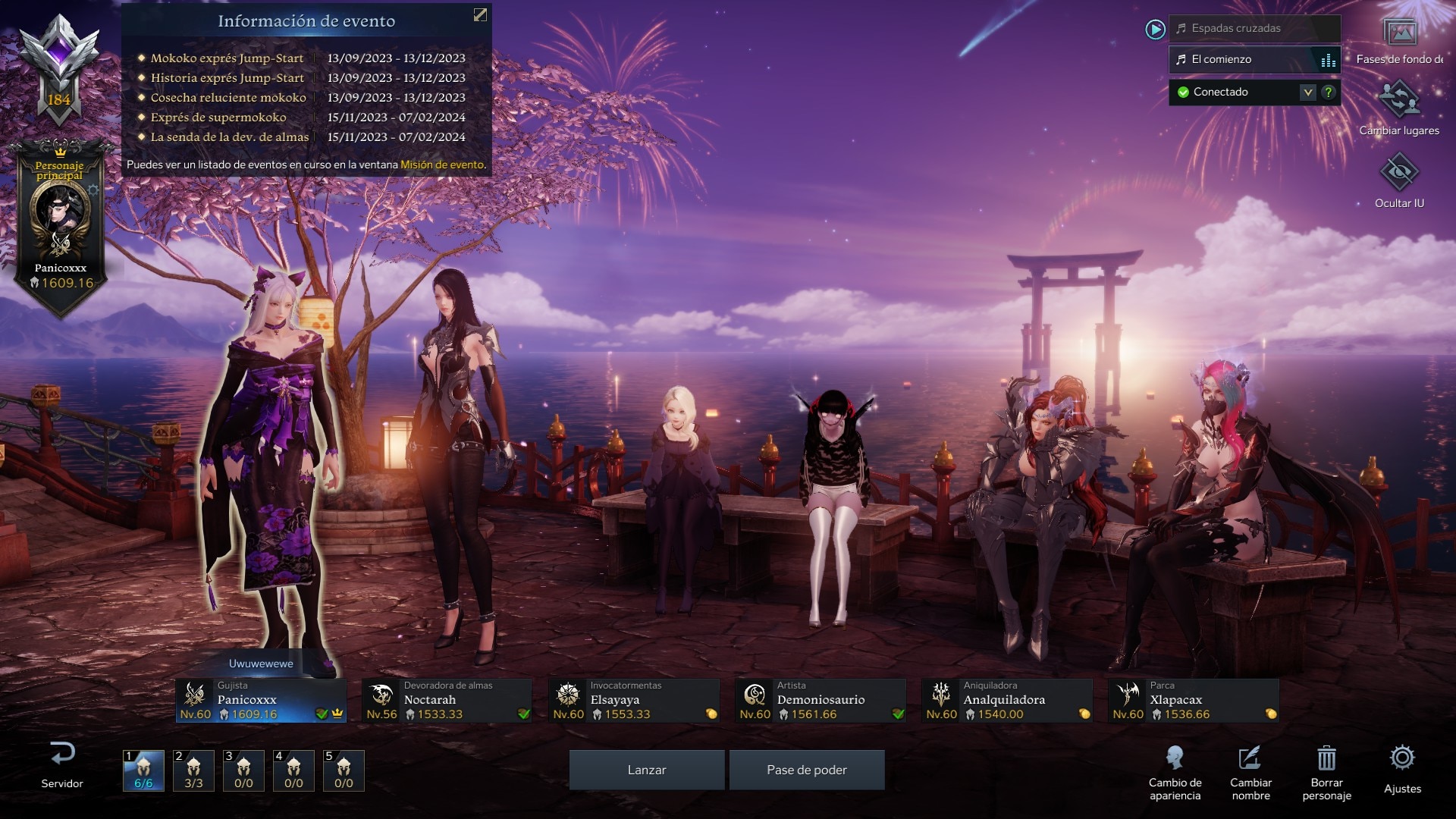Choose the Xlapacax character card

pos(1194,701)
